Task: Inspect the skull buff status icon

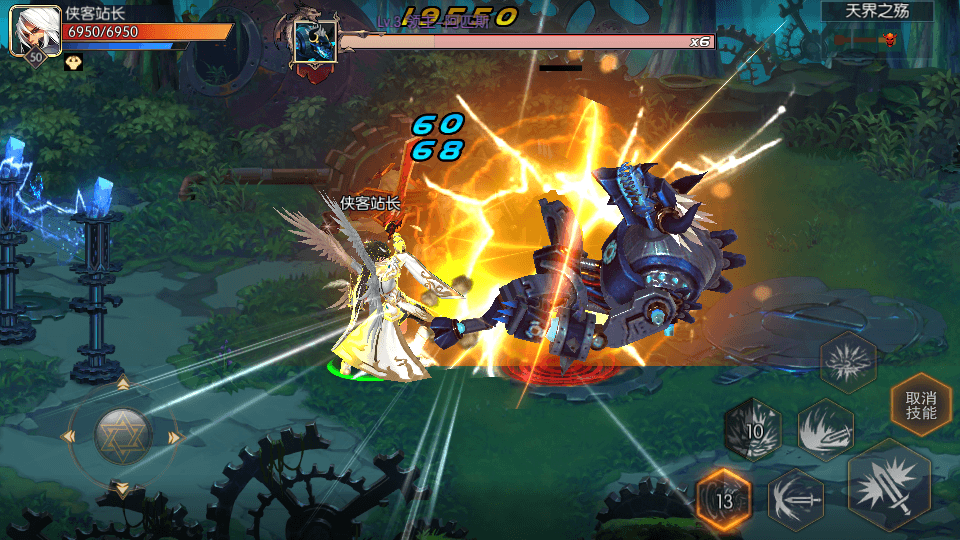Action: click(x=74, y=62)
